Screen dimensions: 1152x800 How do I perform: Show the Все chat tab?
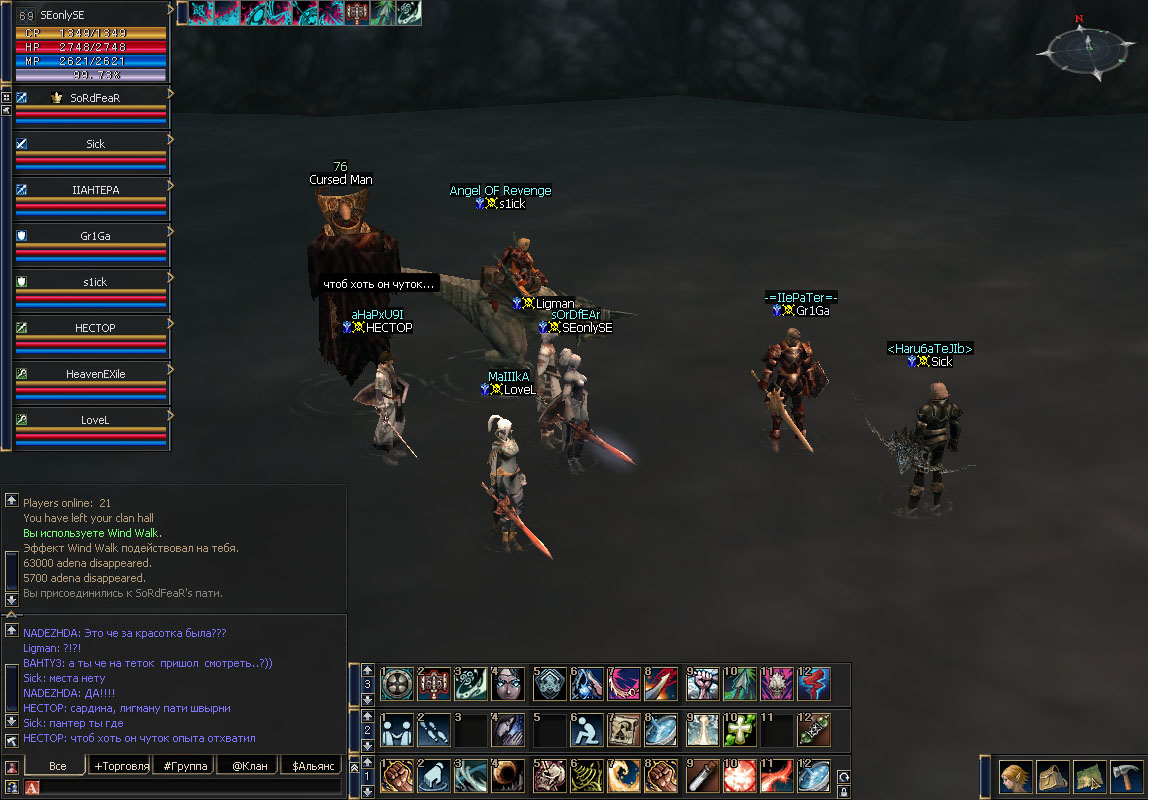click(x=57, y=766)
